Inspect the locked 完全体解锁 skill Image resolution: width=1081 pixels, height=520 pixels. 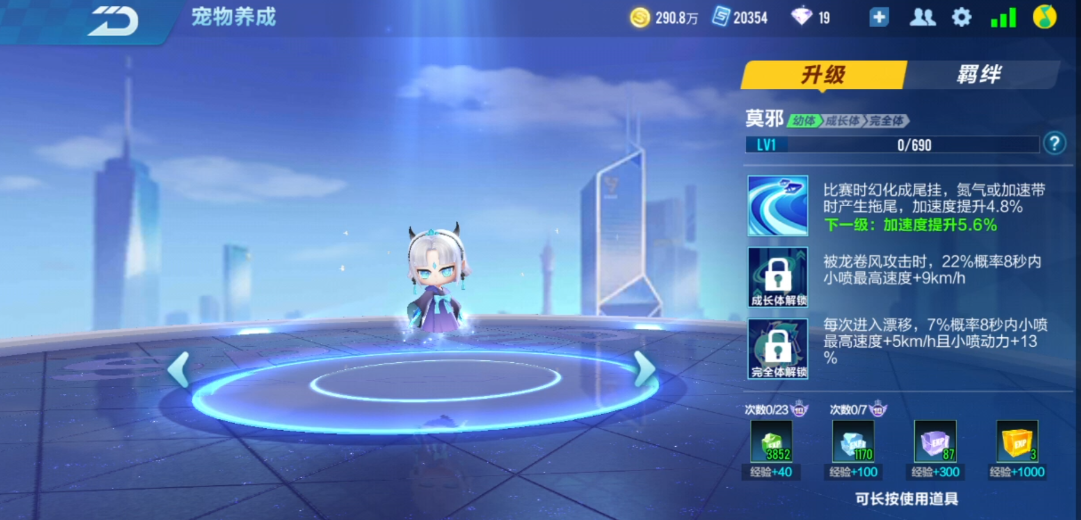(777, 349)
